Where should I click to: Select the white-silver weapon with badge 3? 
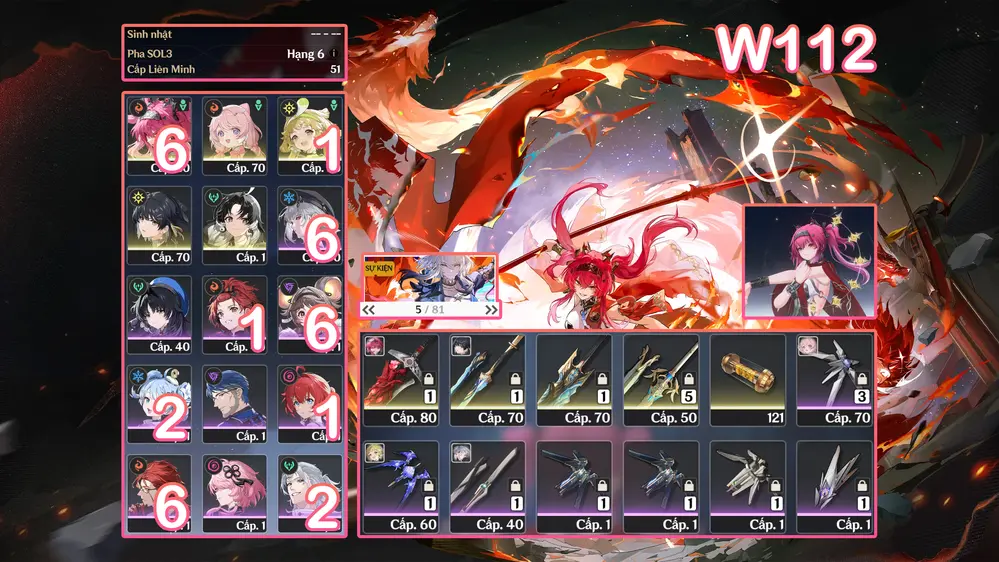(834, 376)
